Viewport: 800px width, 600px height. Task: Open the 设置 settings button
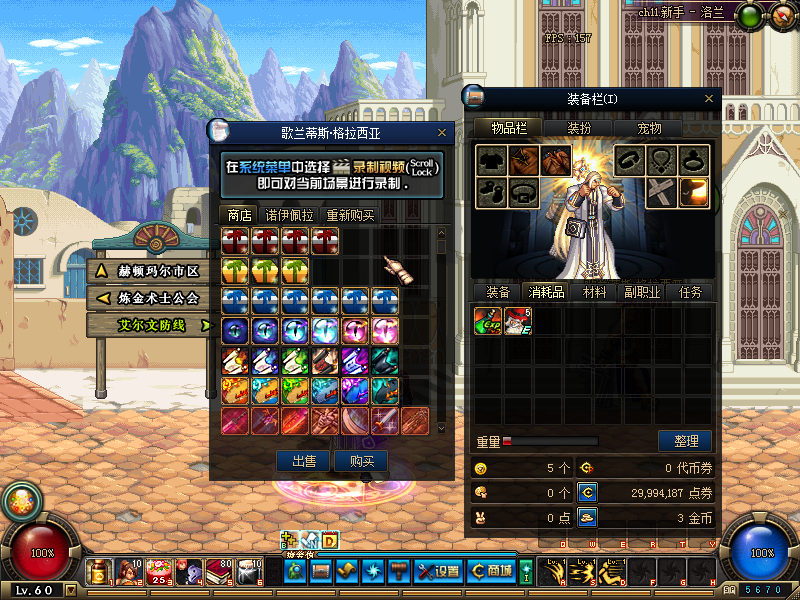[438, 571]
